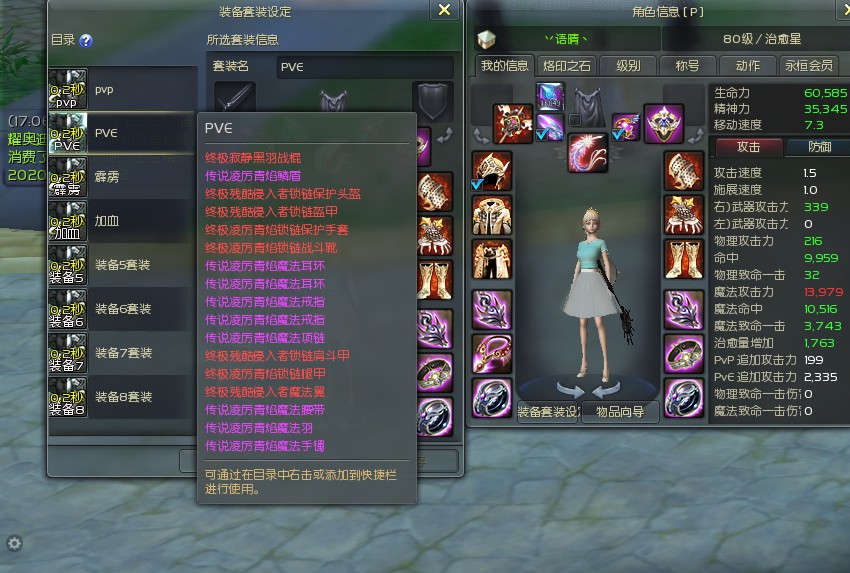850x573 pixels.
Task: Open the 目录 help question mark
Action: (x=86, y=41)
